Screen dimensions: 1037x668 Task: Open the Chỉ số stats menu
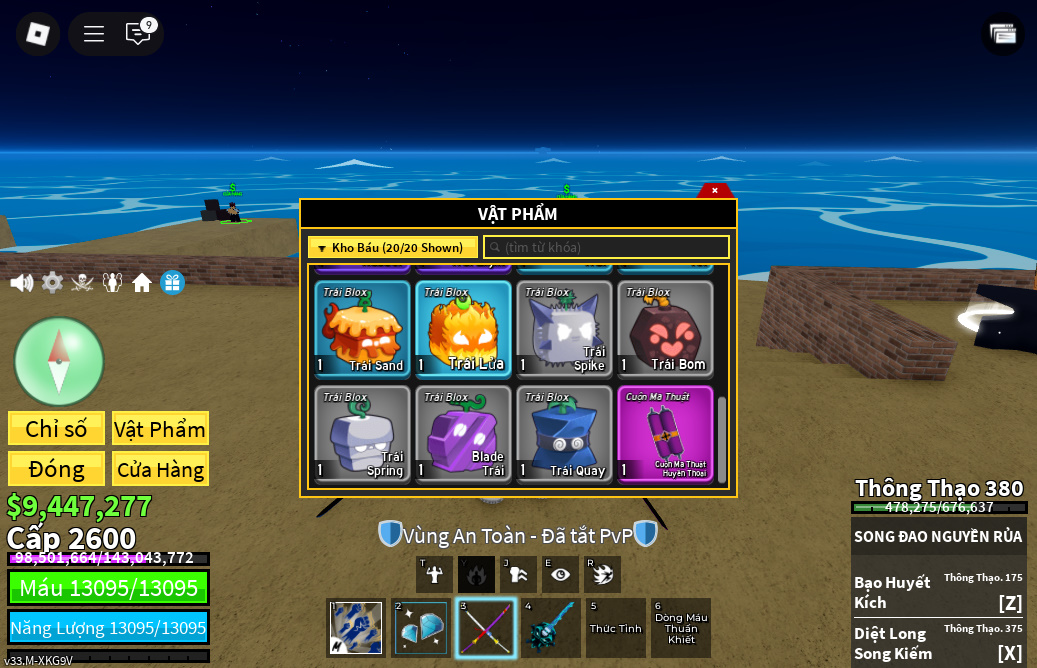click(x=56, y=429)
